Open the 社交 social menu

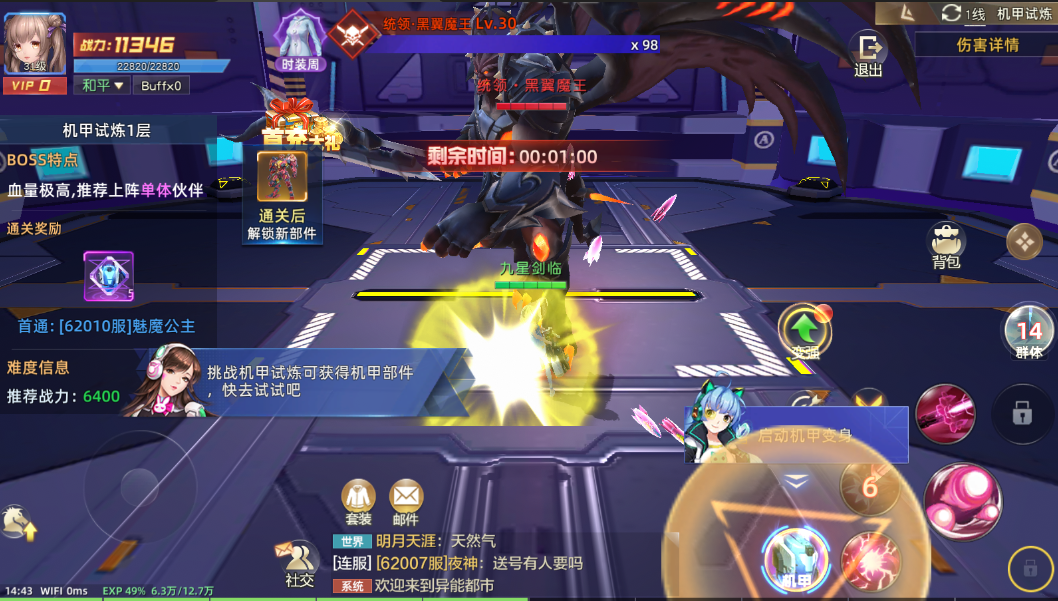(298, 564)
